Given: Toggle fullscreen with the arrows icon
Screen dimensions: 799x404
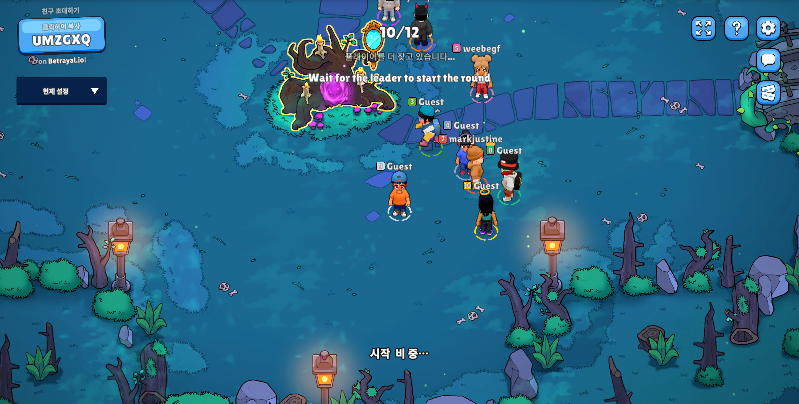Looking at the screenshot, I should tap(704, 28).
